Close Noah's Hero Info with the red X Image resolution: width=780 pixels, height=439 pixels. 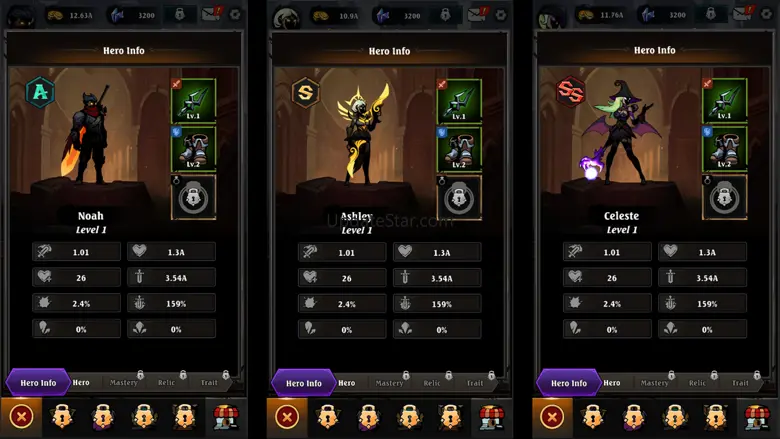tap(21, 417)
